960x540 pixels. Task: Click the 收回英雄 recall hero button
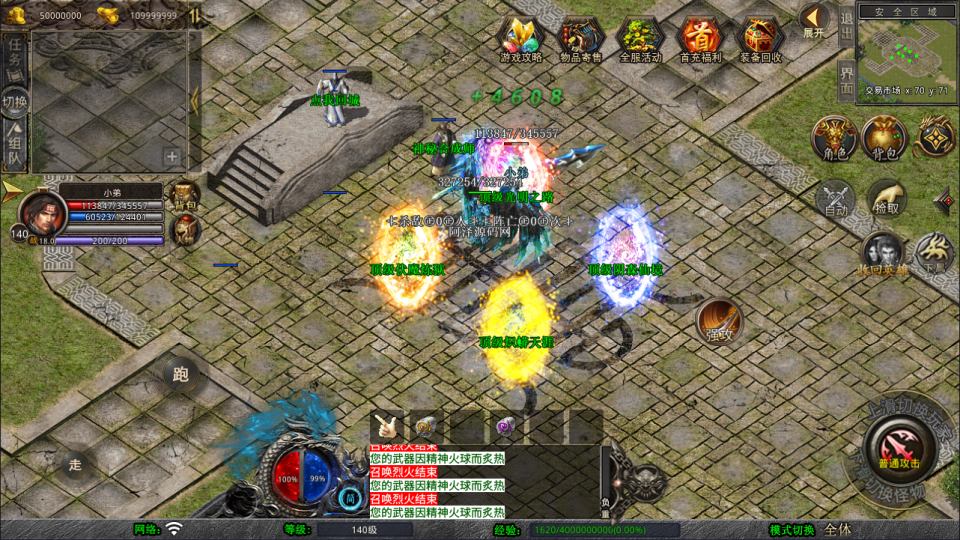881,252
